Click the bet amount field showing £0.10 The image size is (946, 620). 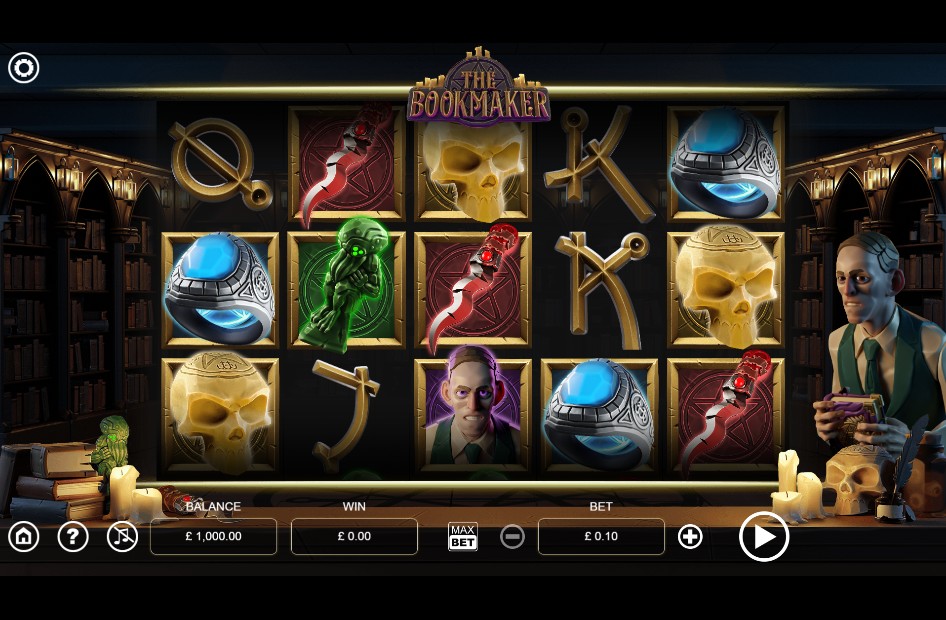click(x=601, y=537)
